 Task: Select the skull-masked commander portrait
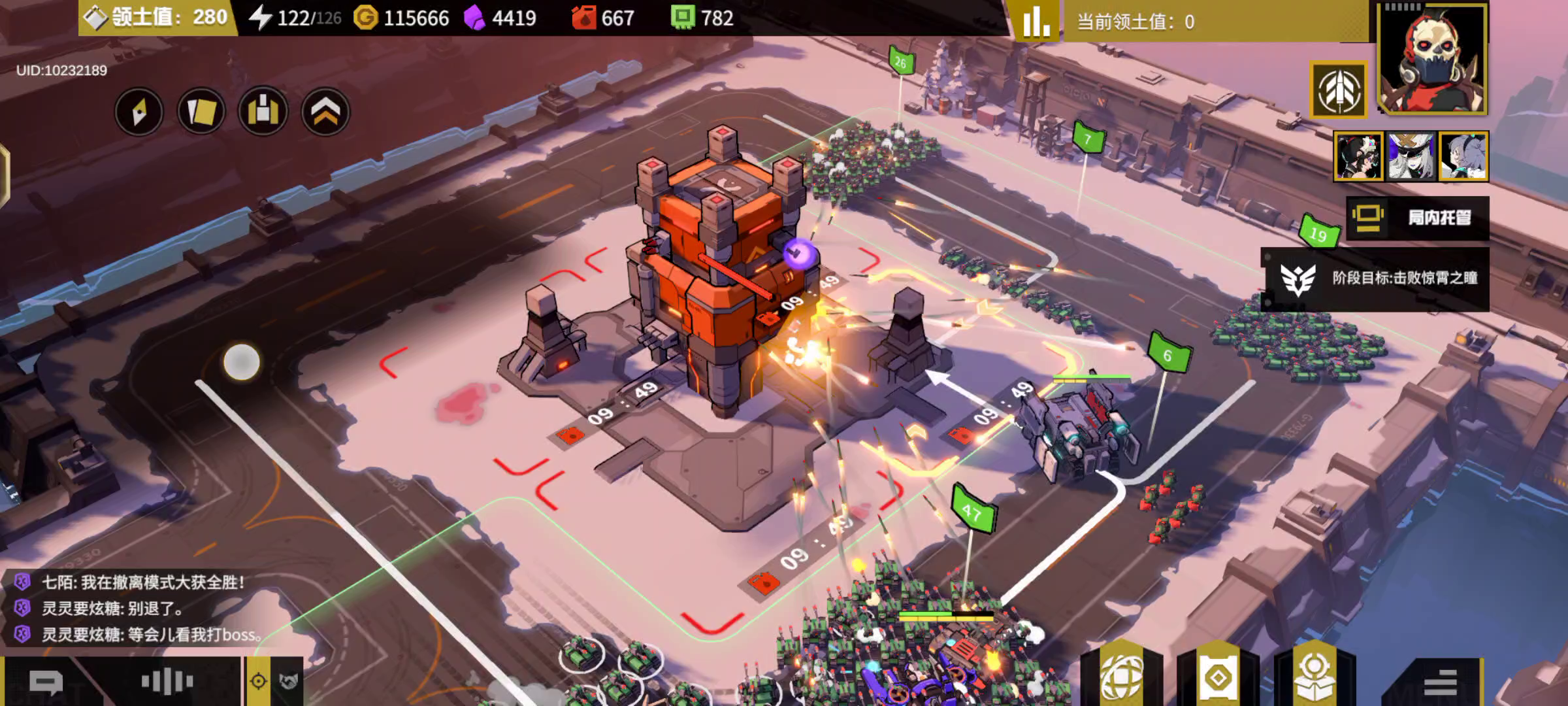point(1433,59)
